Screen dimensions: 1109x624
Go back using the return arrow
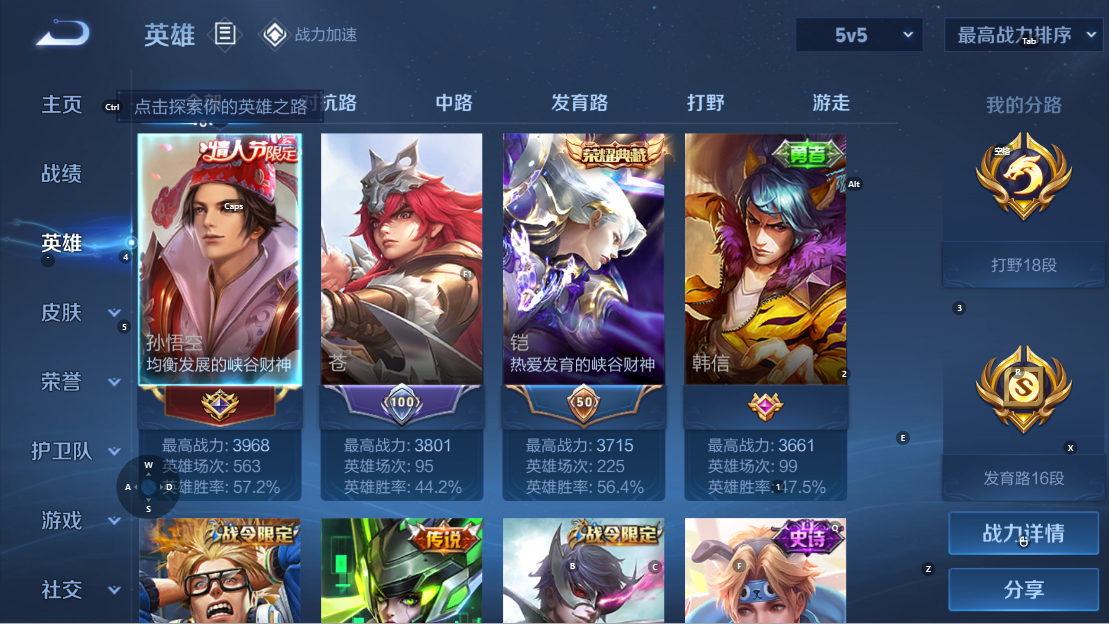(x=63, y=34)
